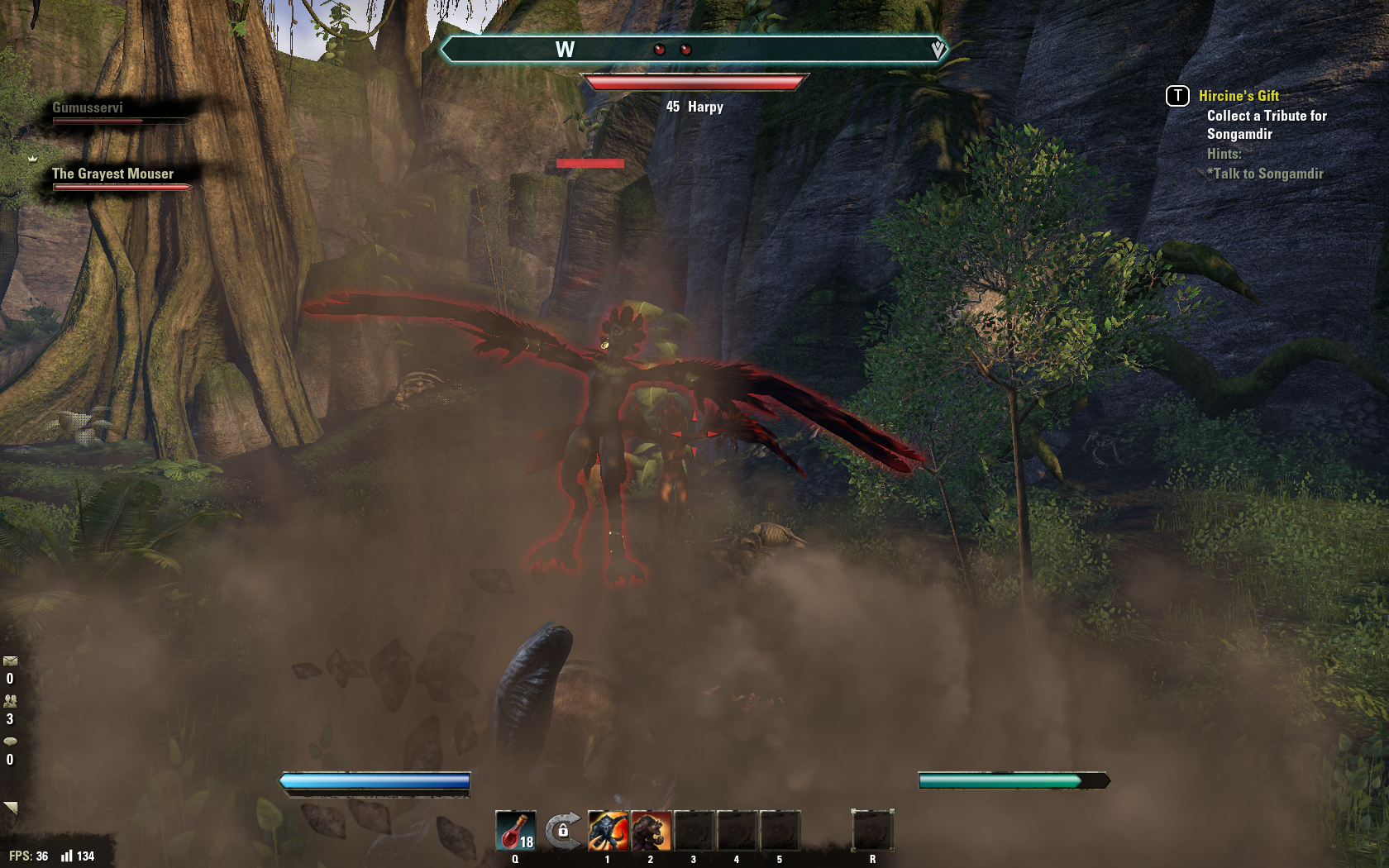Expand the minimized chat window arrow
Image resolution: width=1389 pixels, height=868 pixels.
point(10,807)
